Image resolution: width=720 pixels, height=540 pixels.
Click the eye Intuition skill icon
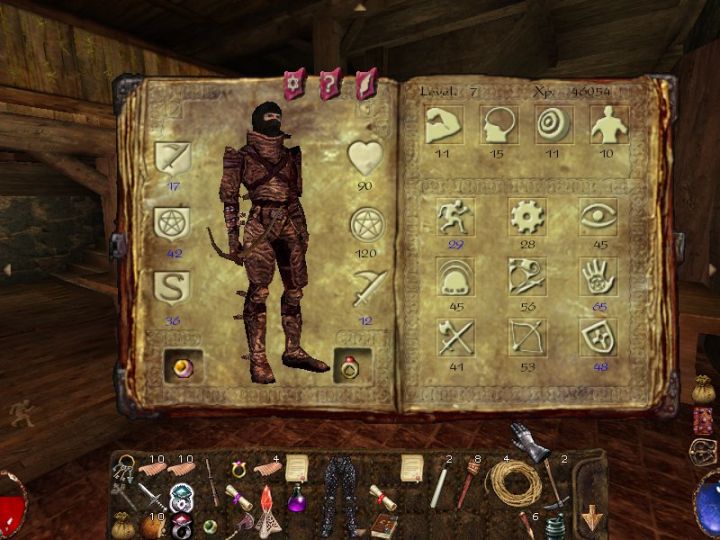598,217
